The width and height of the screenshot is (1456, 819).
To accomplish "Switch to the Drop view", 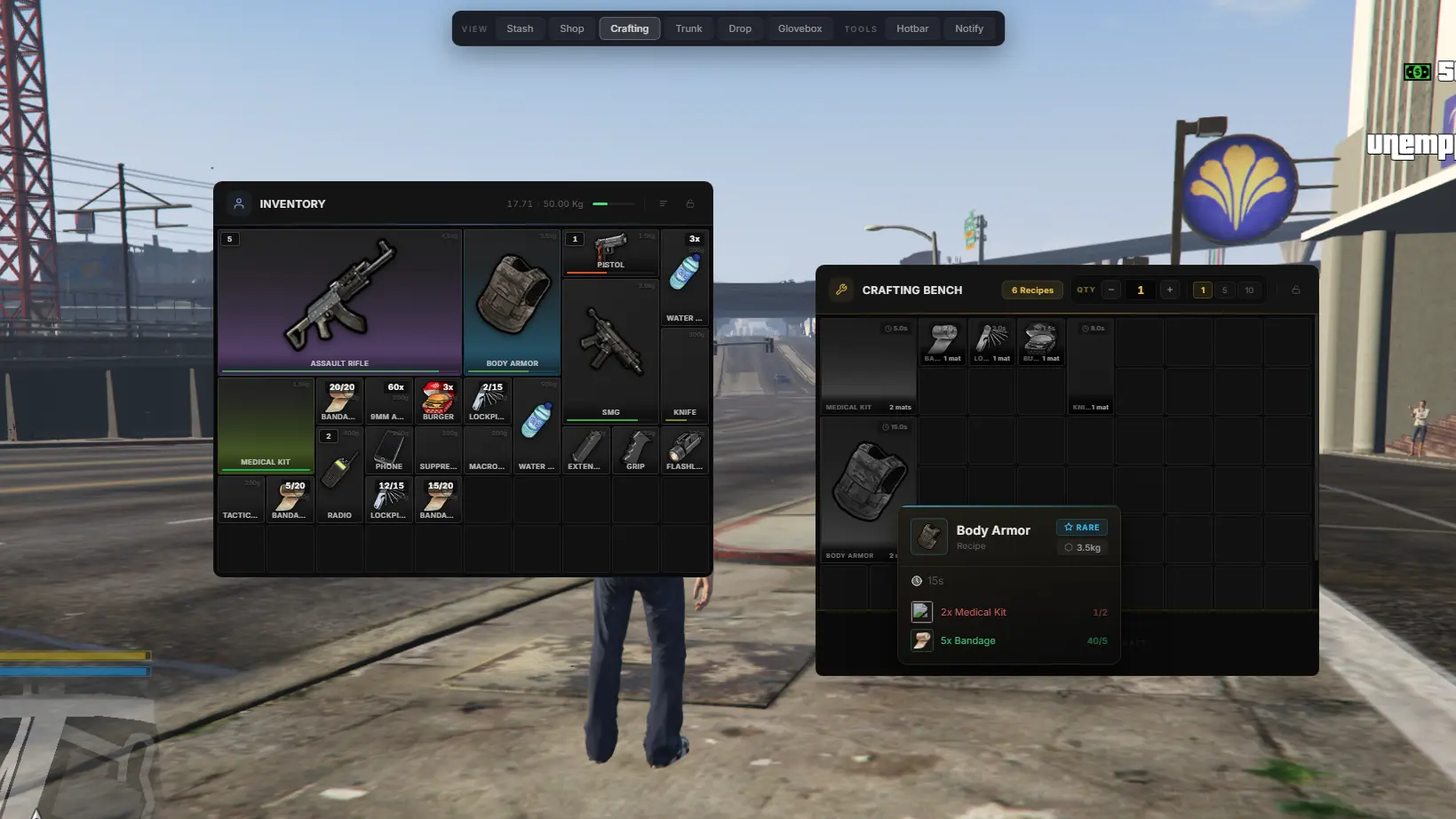I will (x=739, y=28).
